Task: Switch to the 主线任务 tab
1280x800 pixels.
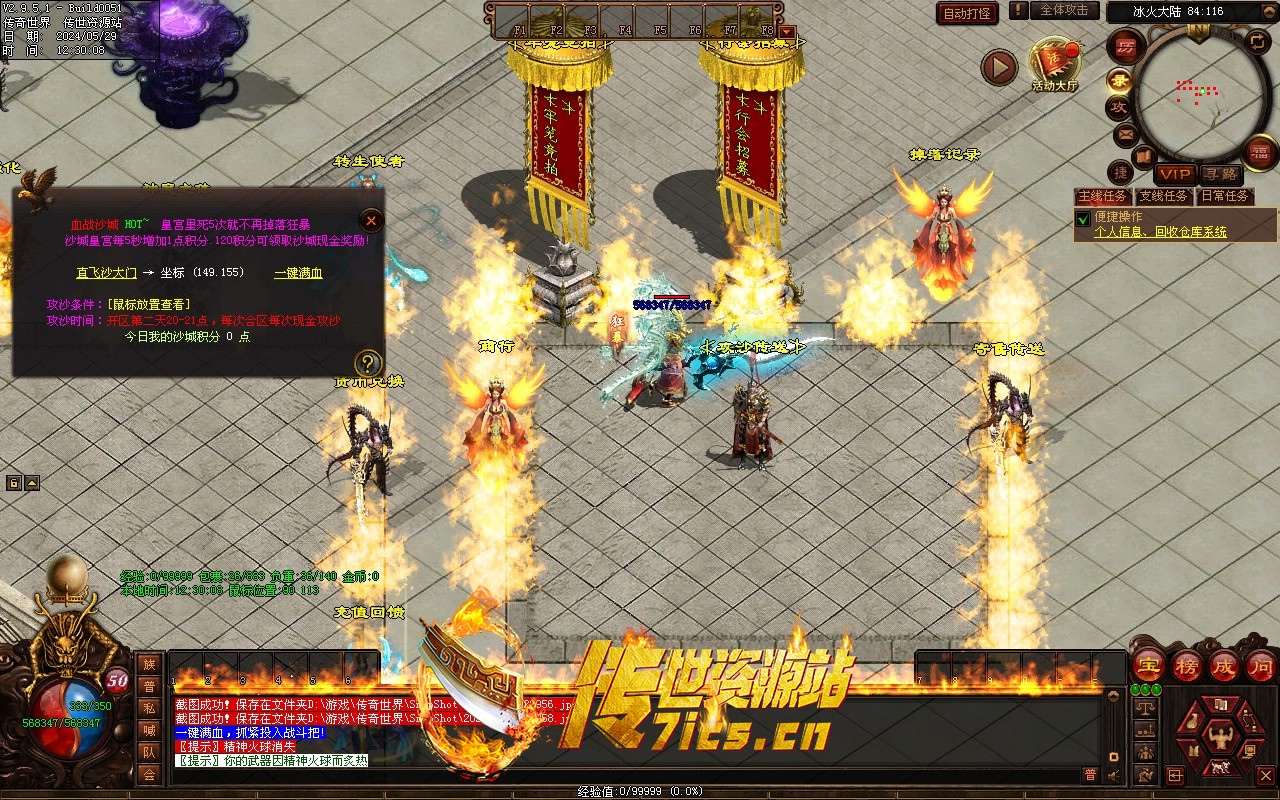Action: point(1102,196)
